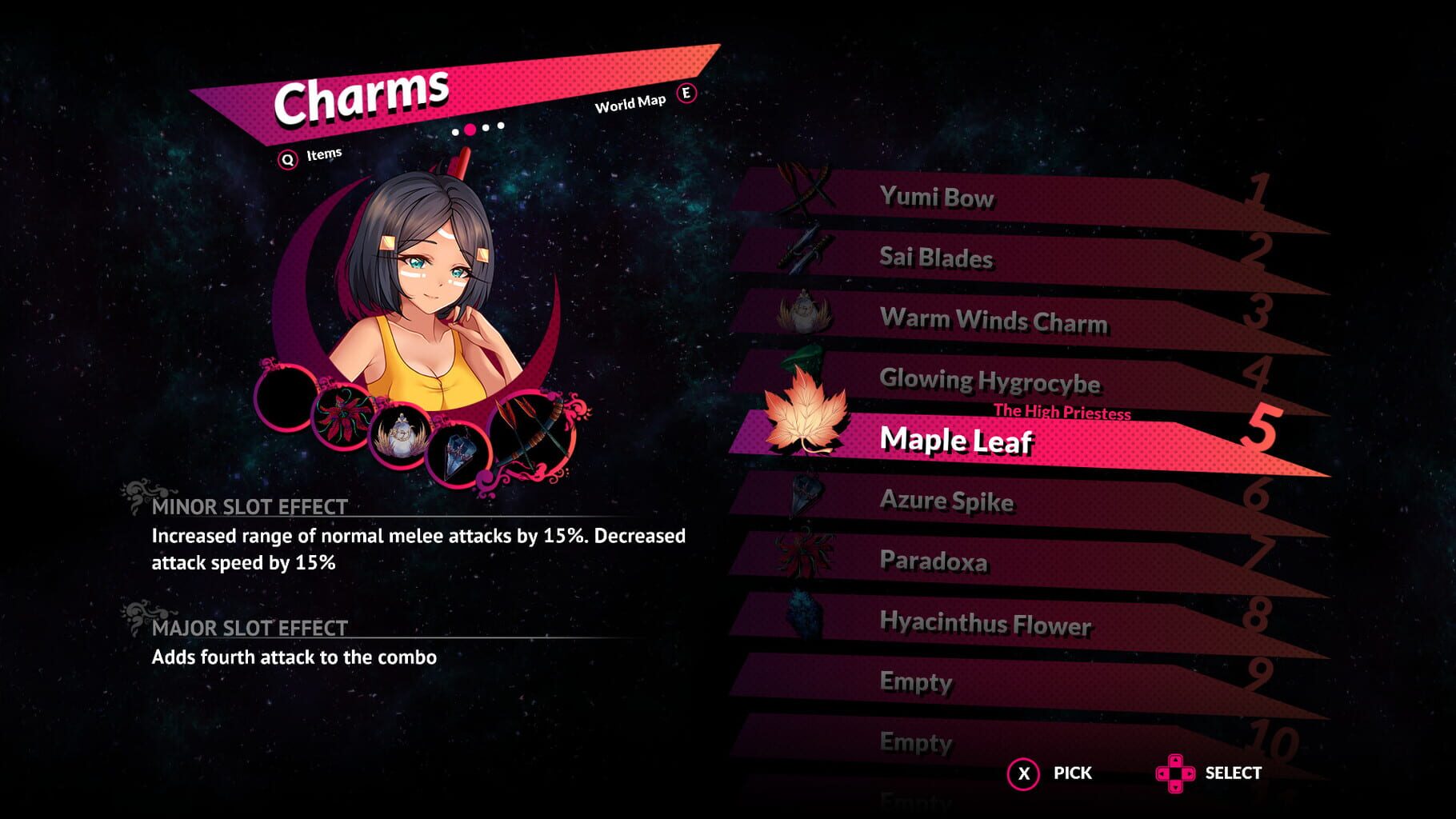The image size is (1456, 819).
Task: Open the World Map
Action: [629, 103]
